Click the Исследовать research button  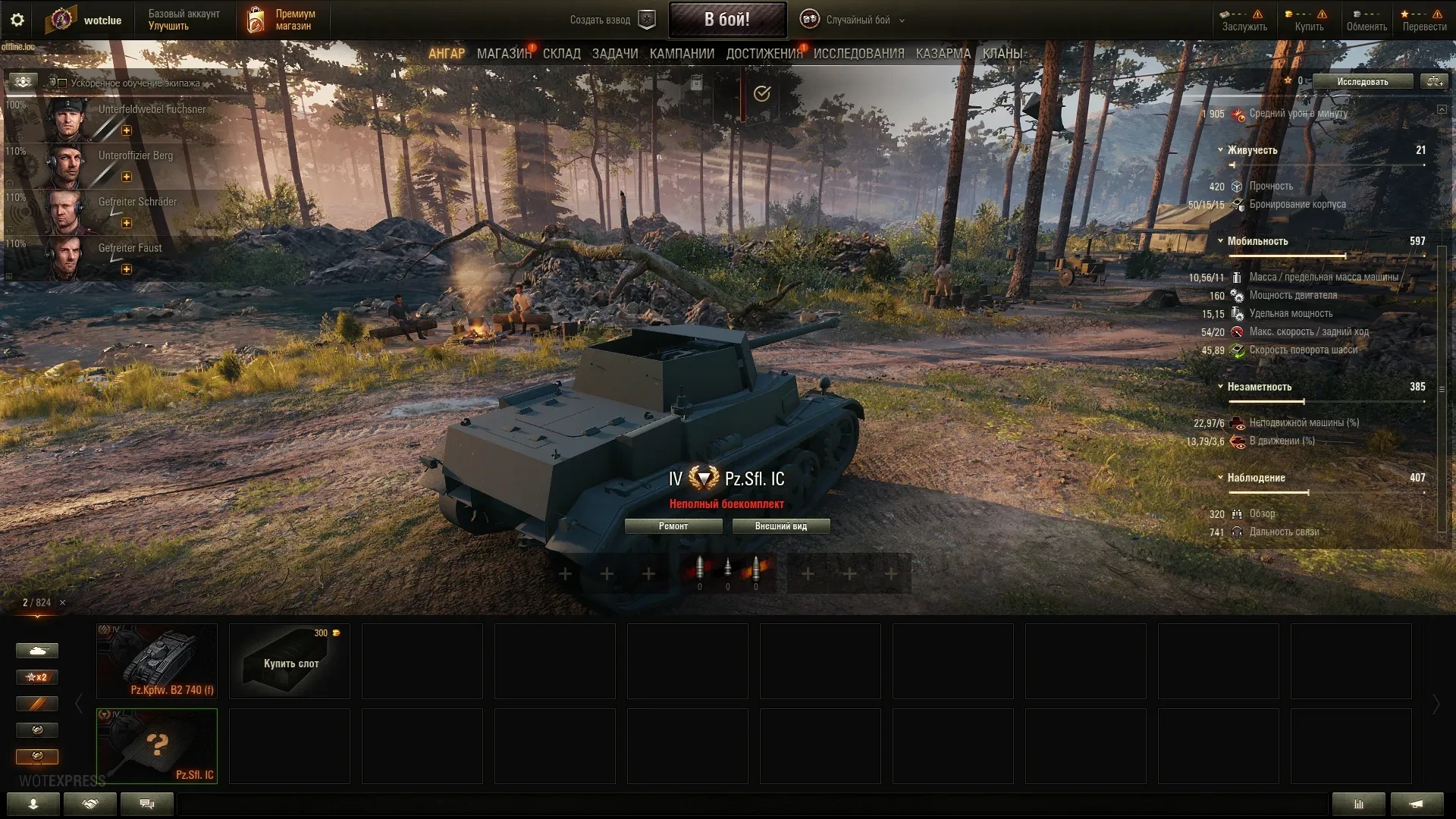(1362, 81)
